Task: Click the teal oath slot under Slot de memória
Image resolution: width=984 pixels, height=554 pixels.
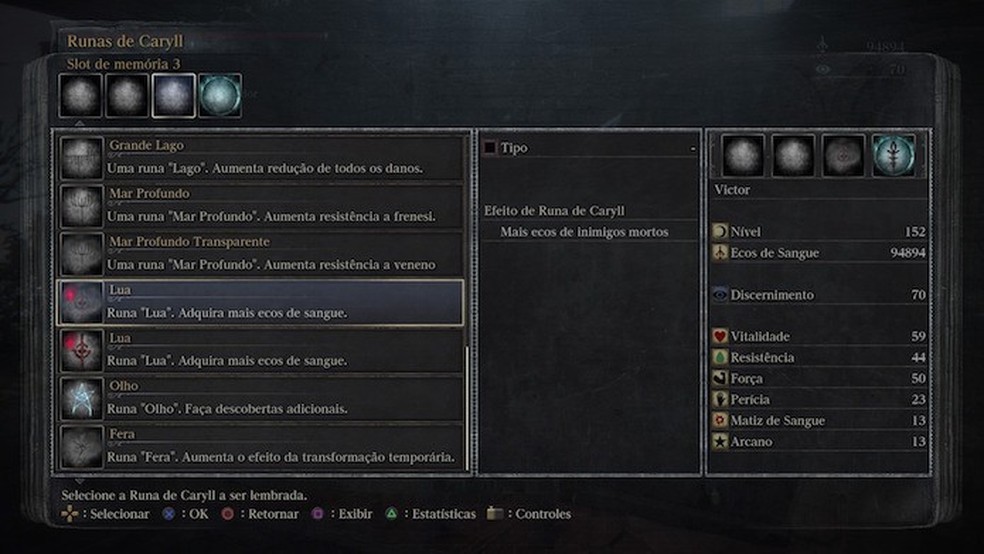Action: [220, 96]
